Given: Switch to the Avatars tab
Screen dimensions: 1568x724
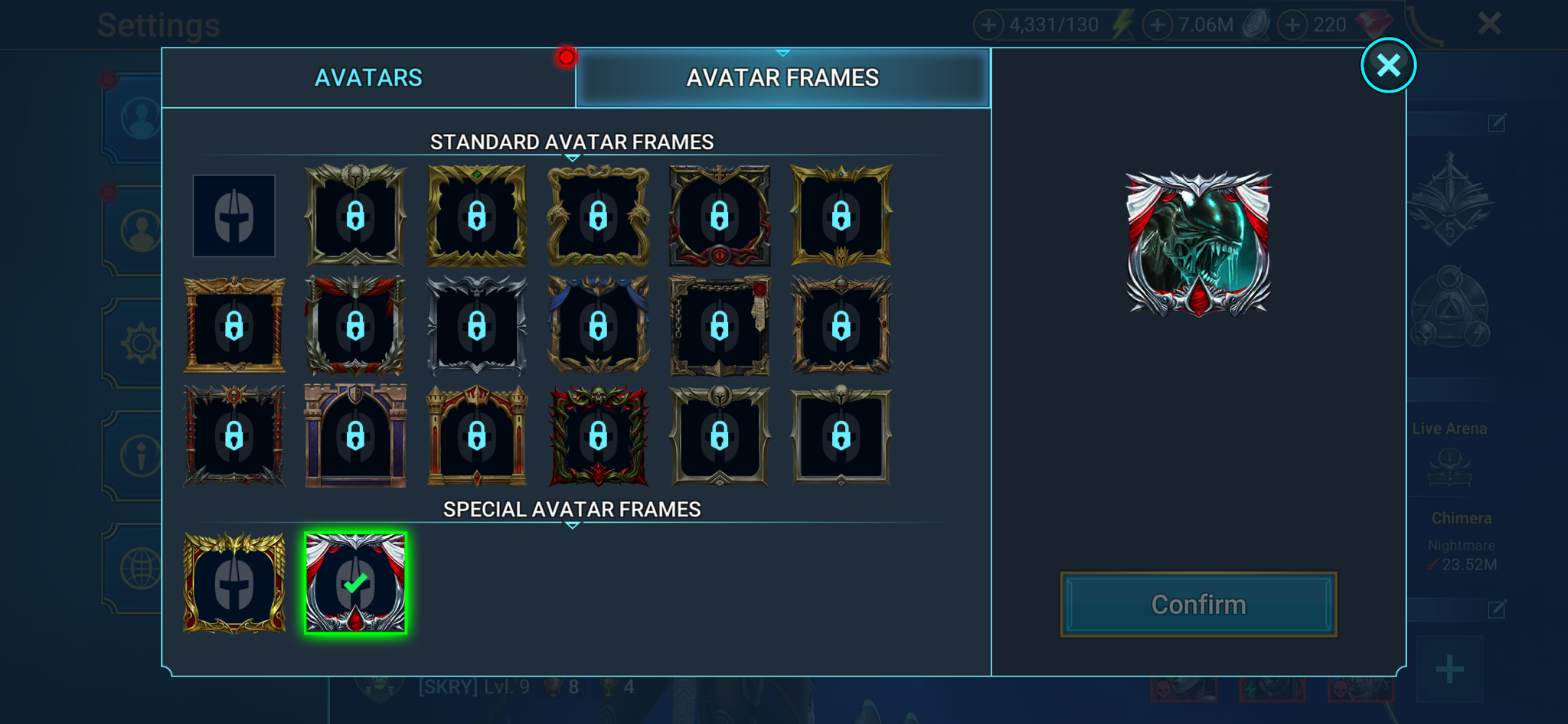Looking at the screenshot, I should point(368,77).
